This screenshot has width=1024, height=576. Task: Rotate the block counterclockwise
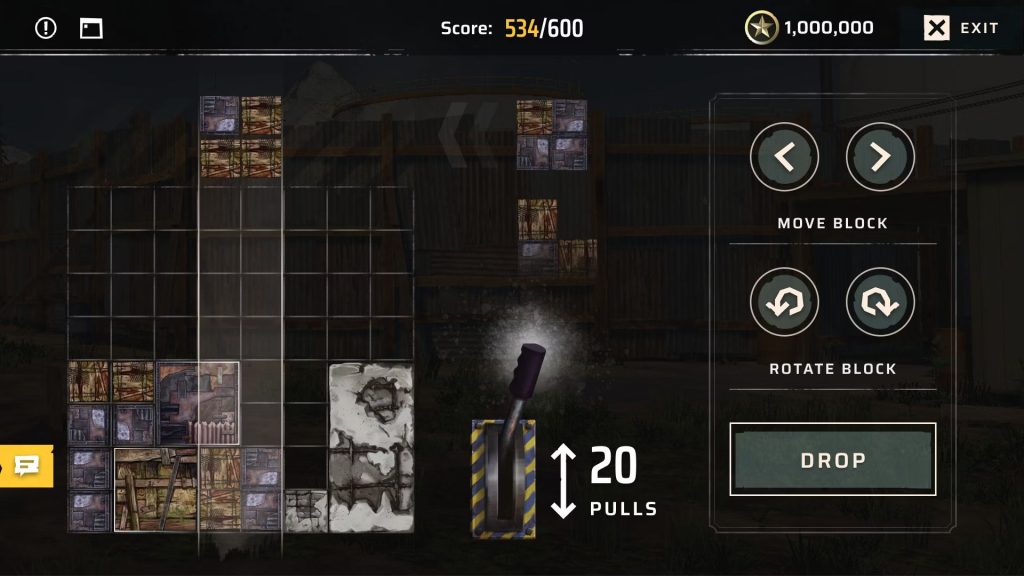784,302
